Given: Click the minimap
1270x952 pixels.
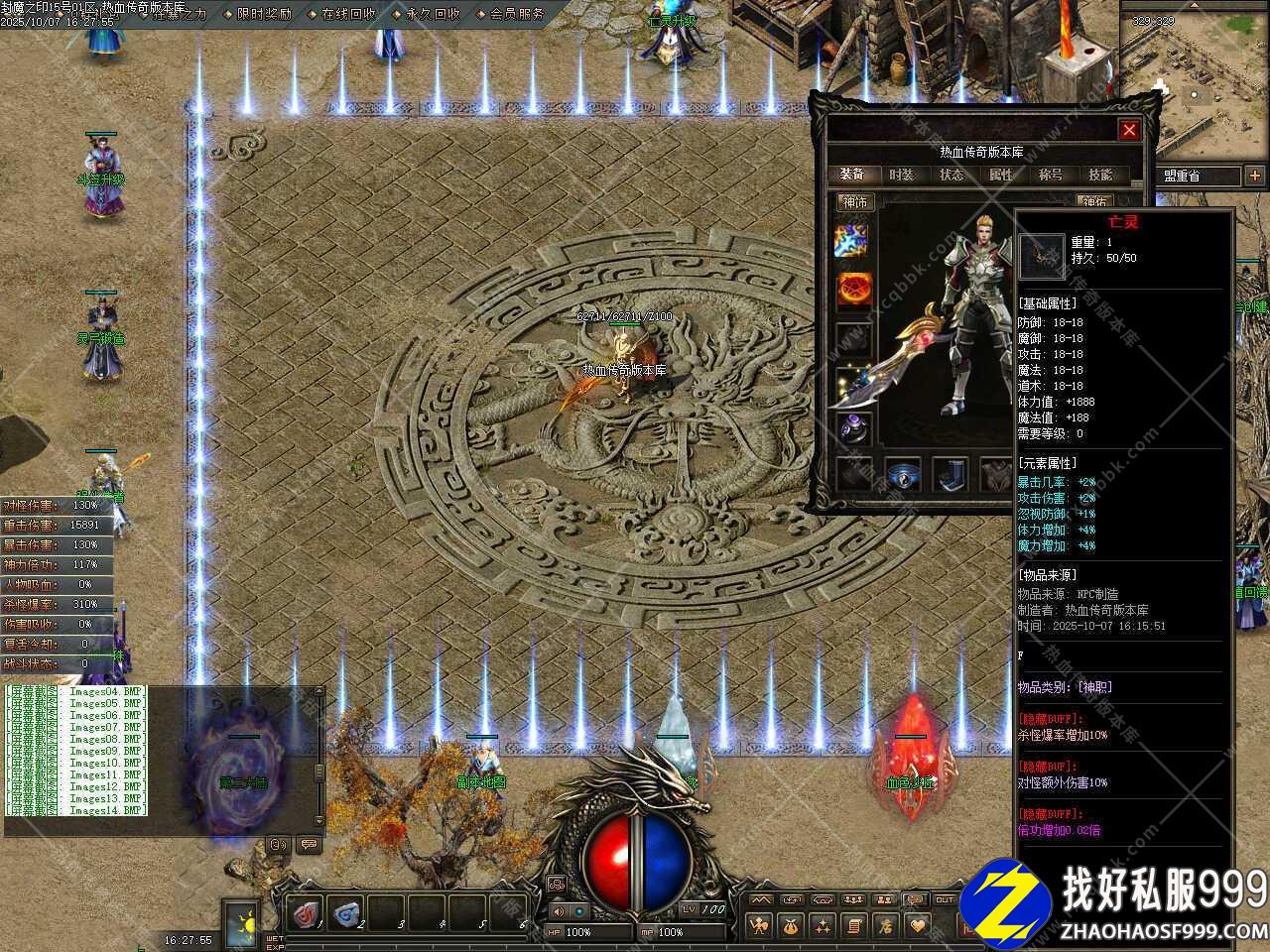Looking at the screenshot, I should pos(1195,81).
